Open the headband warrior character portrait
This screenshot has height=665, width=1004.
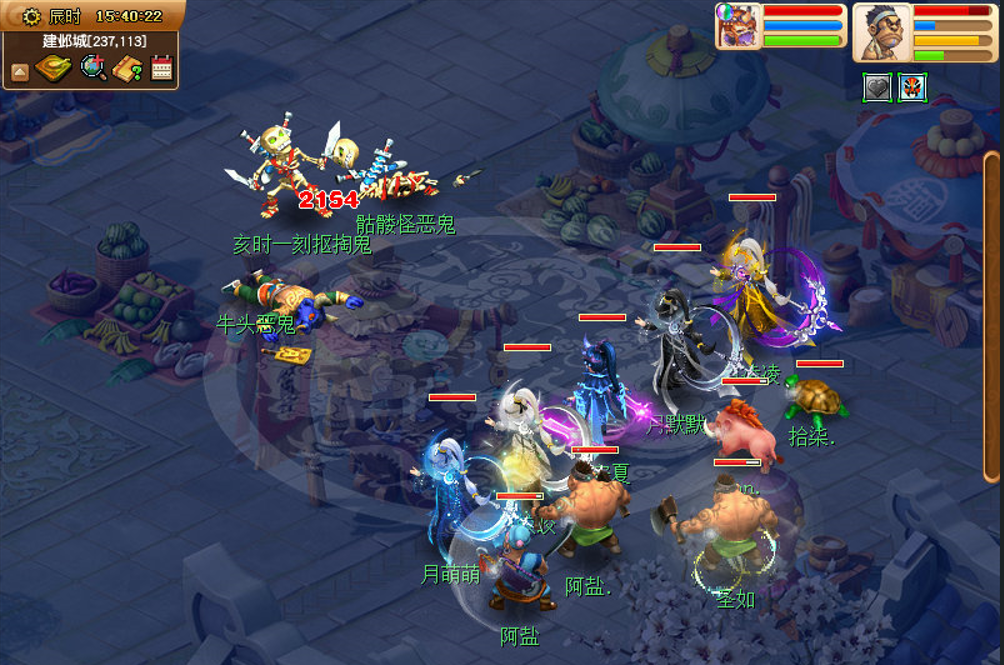pos(882,33)
